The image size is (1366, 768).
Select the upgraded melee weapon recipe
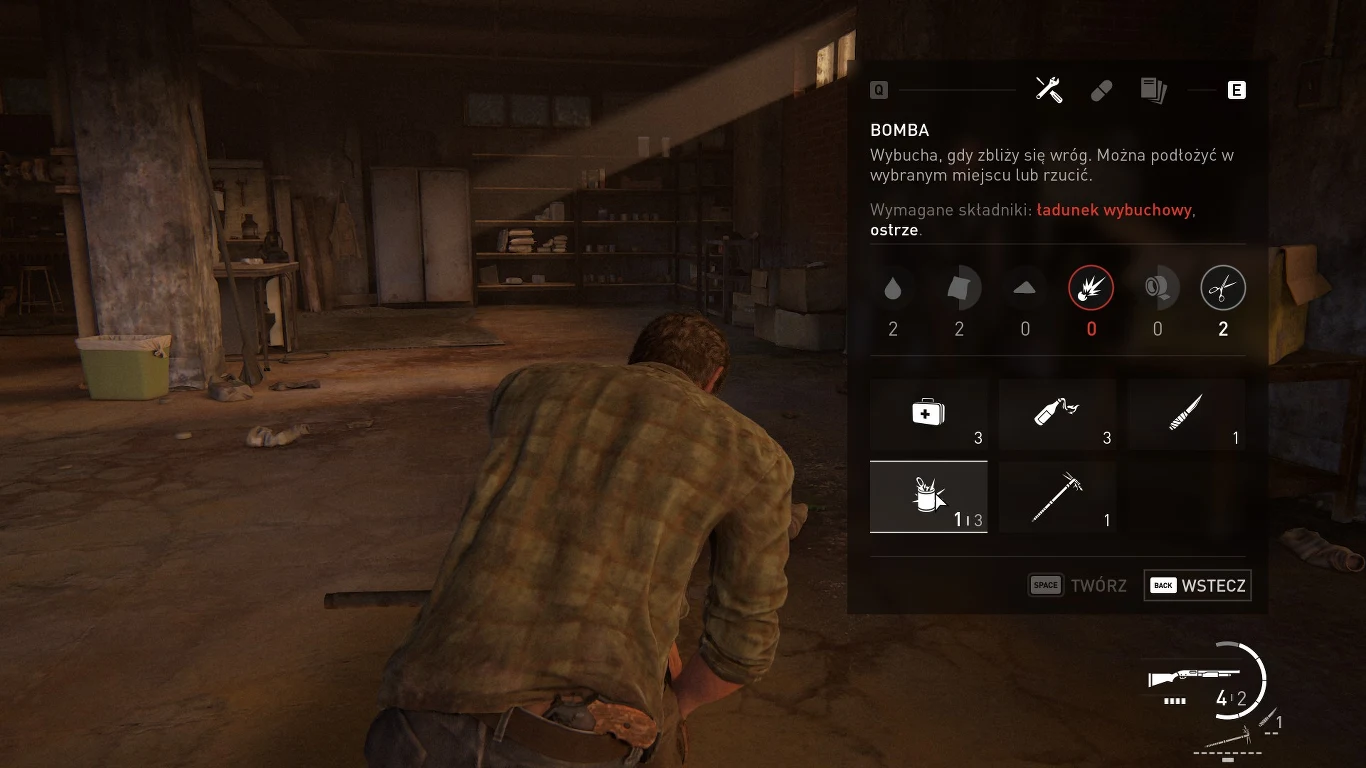1058,496
